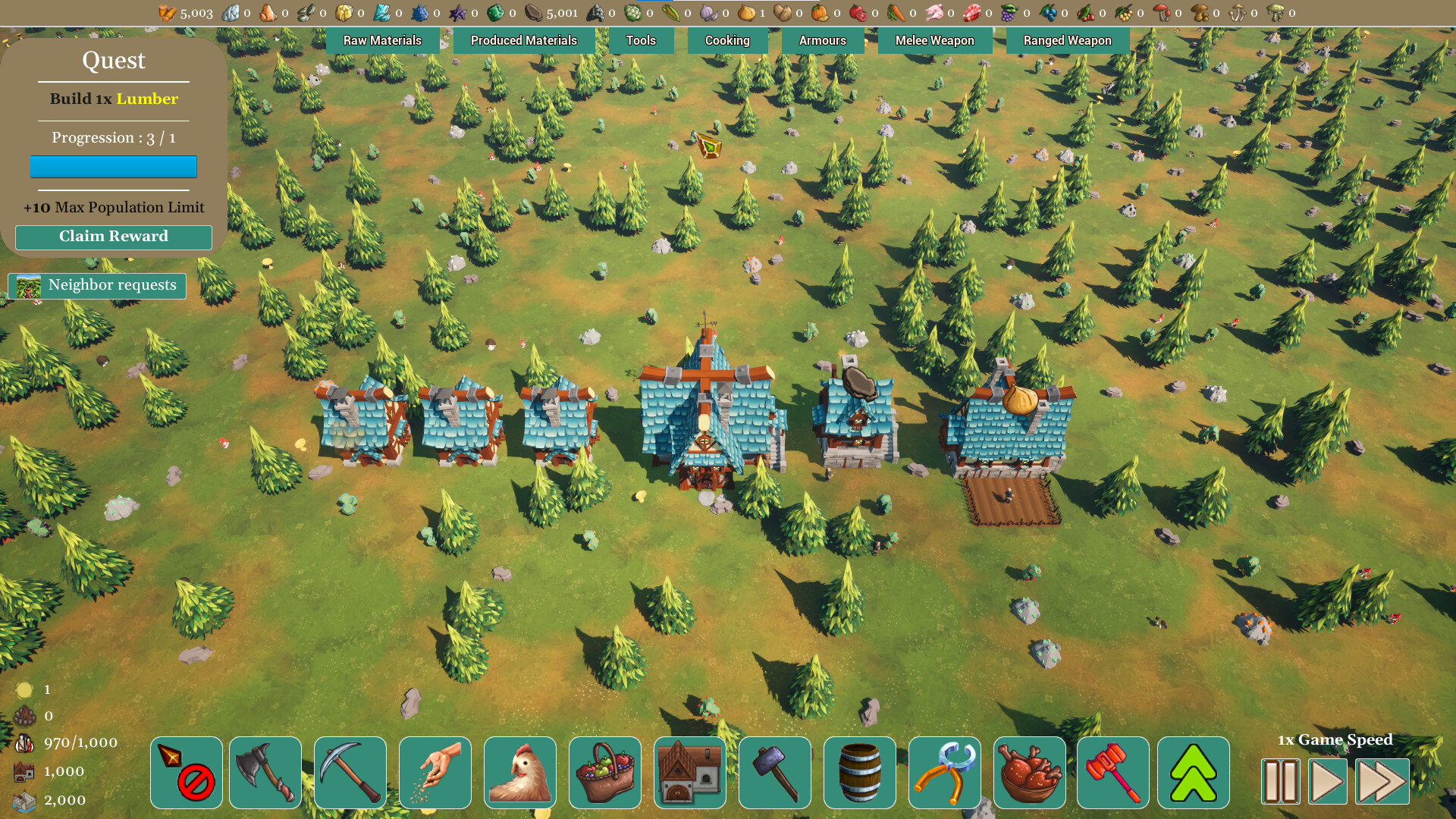The width and height of the screenshot is (1456, 819).
Task: Switch to the Raw Materials tab
Action: [x=383, y=40]
